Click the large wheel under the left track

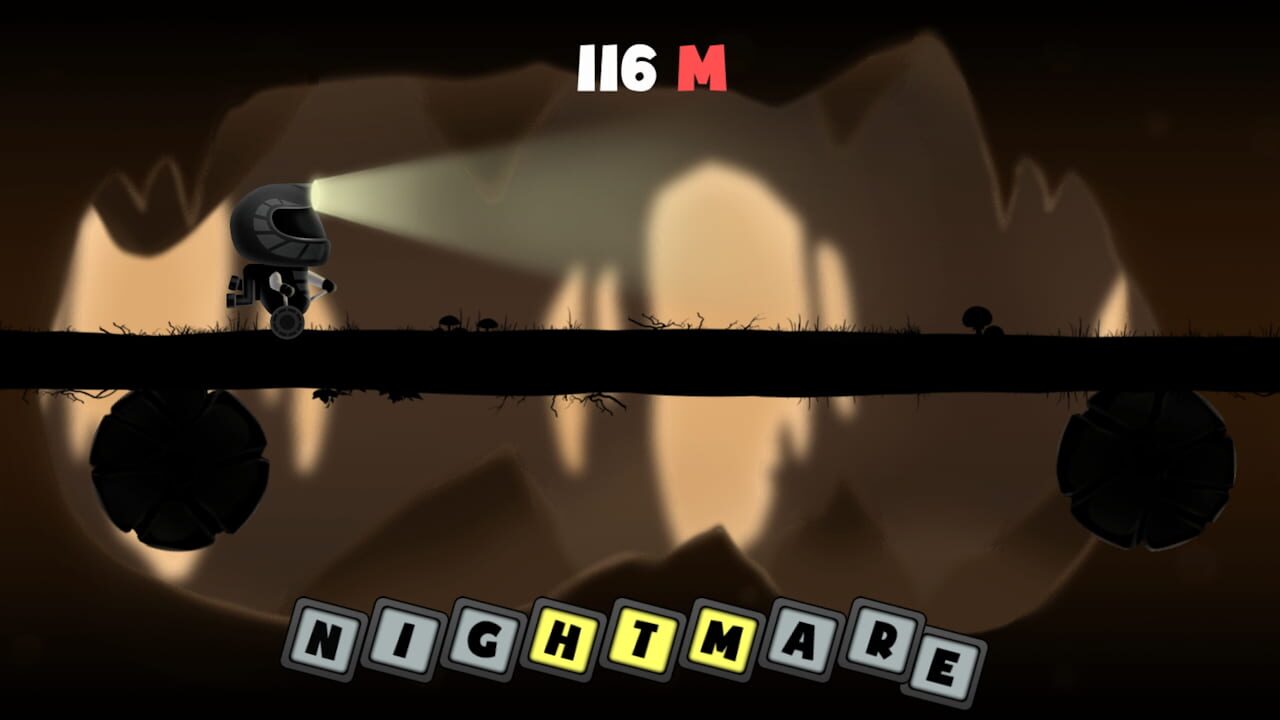tap(178, 465)
